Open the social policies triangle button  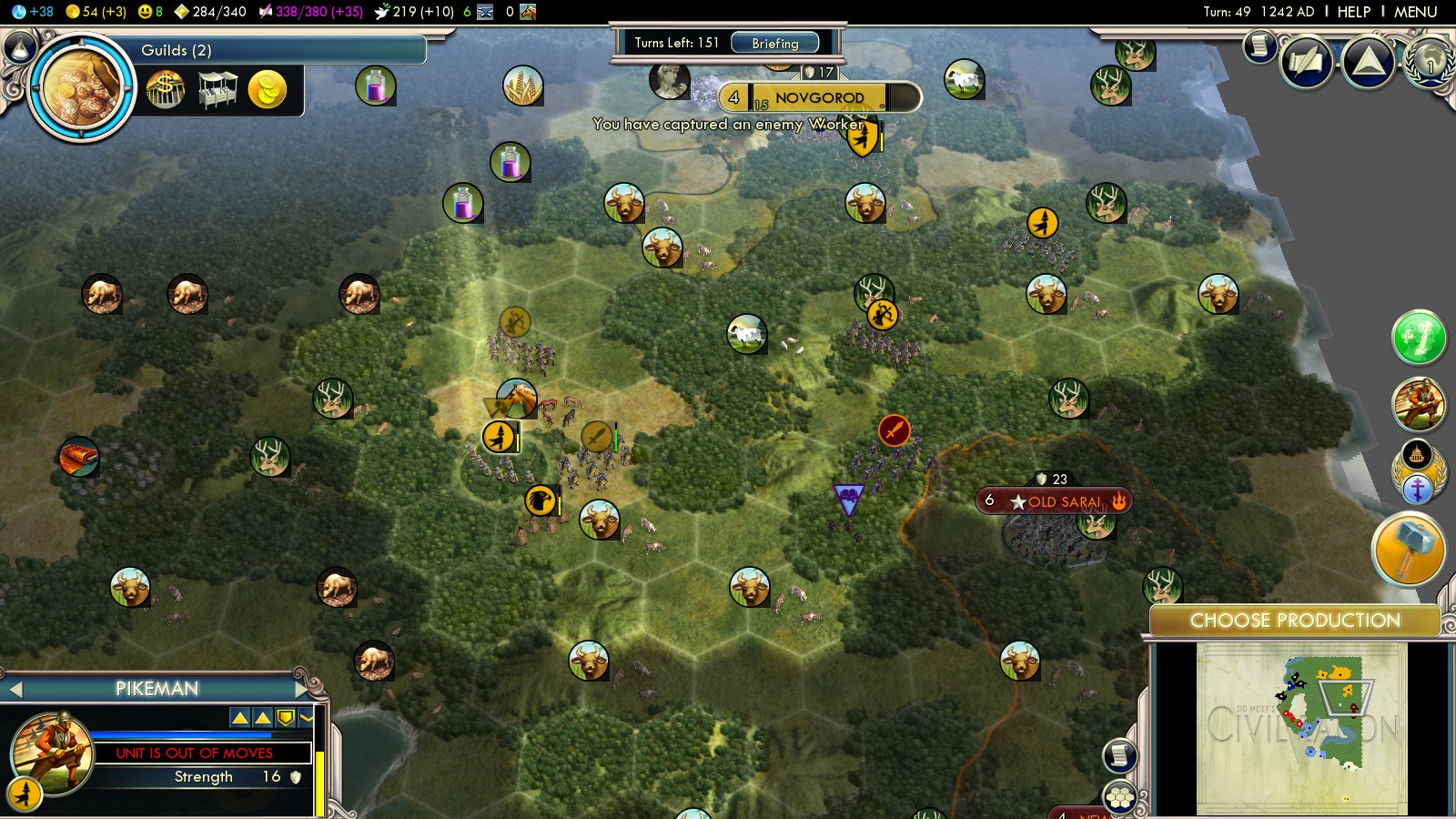(x=1368, y=62)
